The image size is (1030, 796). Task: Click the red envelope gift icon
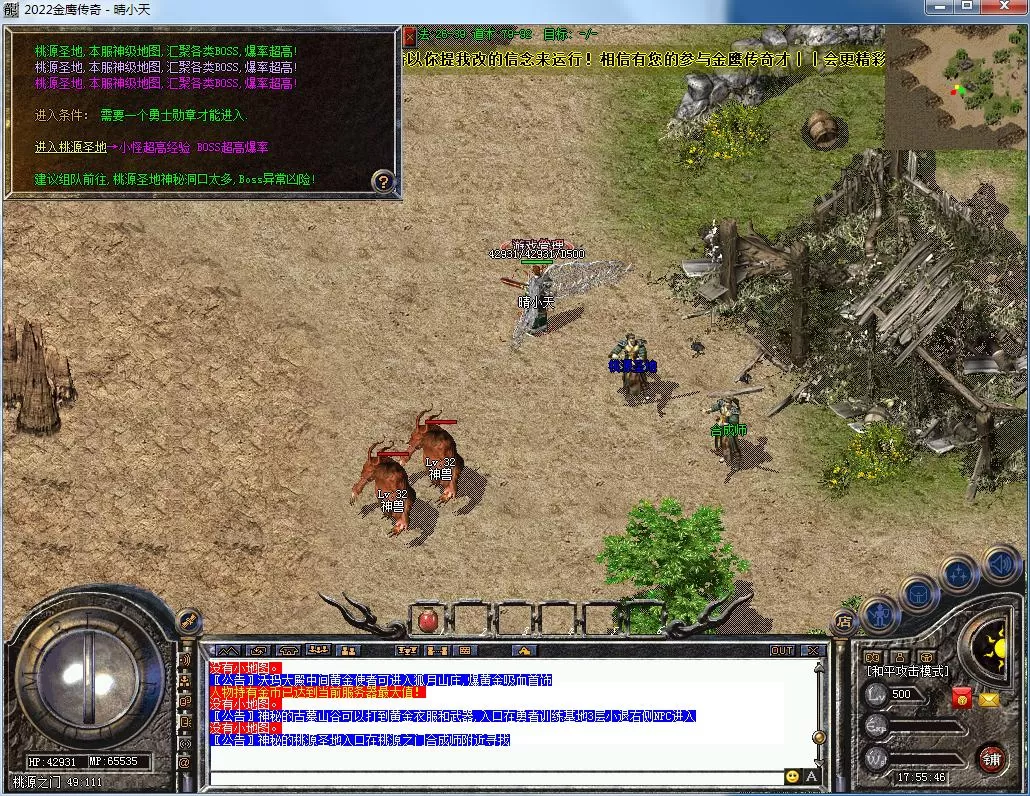pos(961,698)
